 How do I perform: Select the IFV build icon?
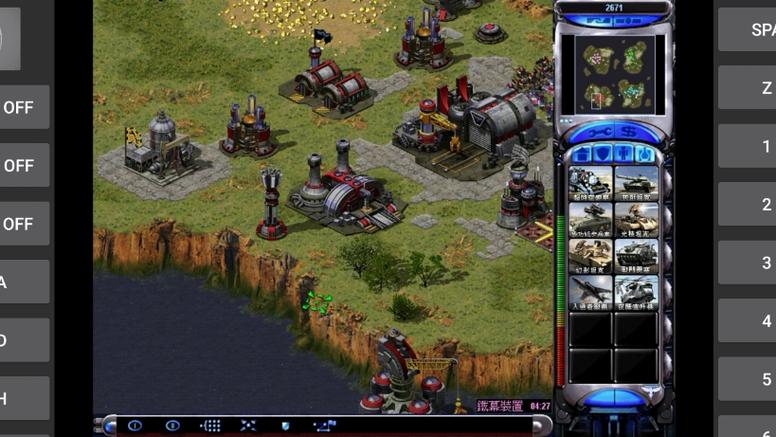[x=590, y=219]
